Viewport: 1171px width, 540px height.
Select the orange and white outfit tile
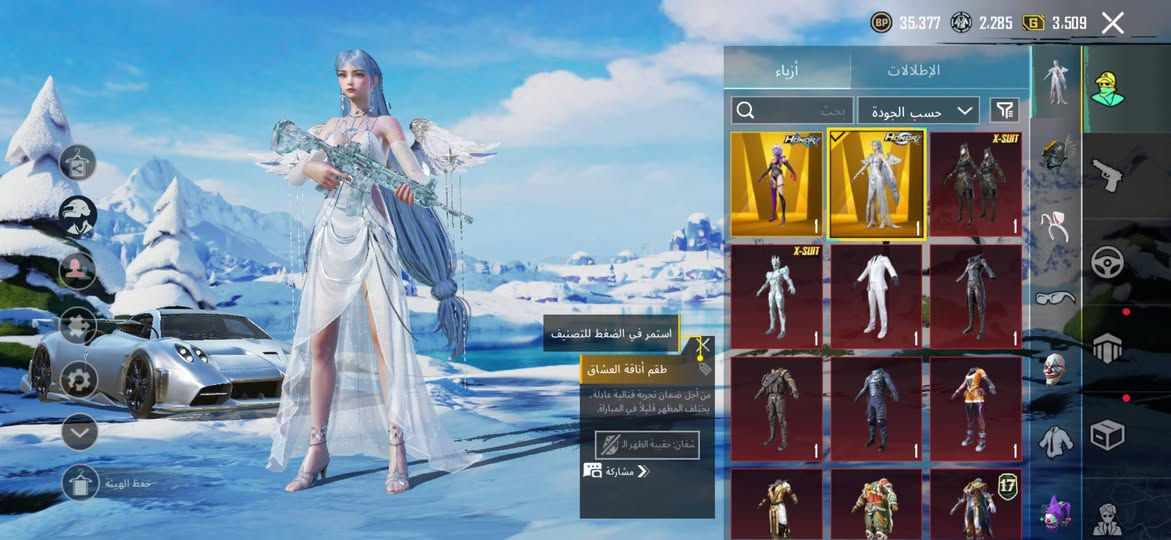[976, 410]
